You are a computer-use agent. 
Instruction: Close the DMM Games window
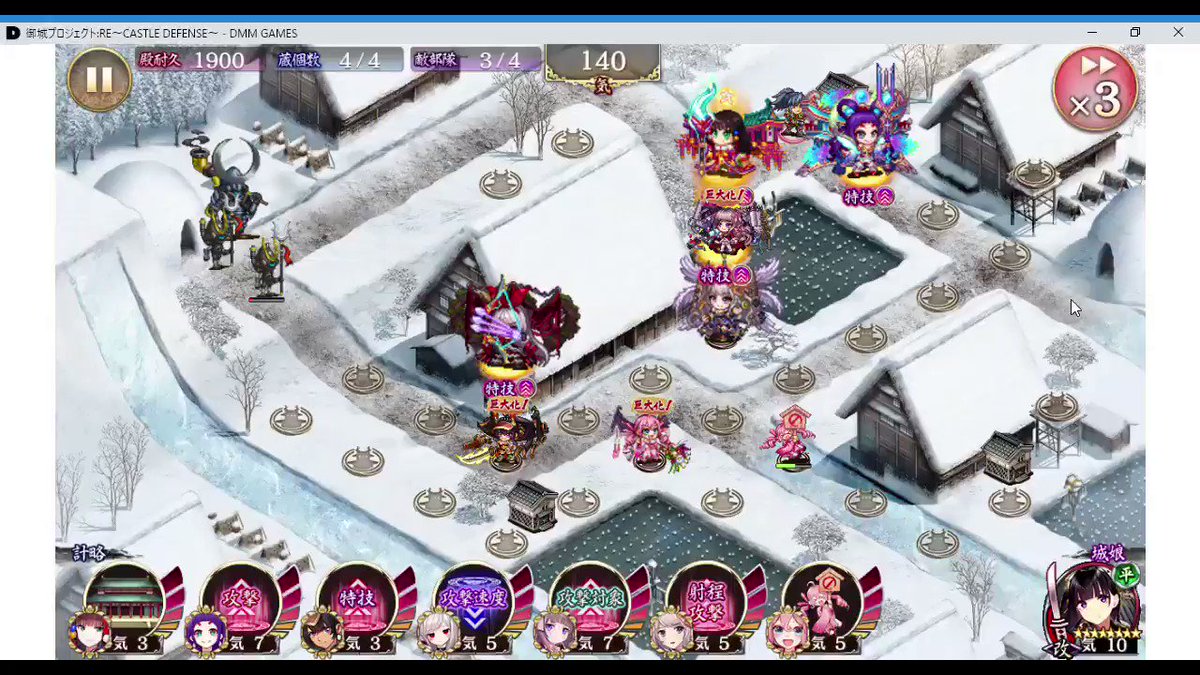click(1178, 32)
